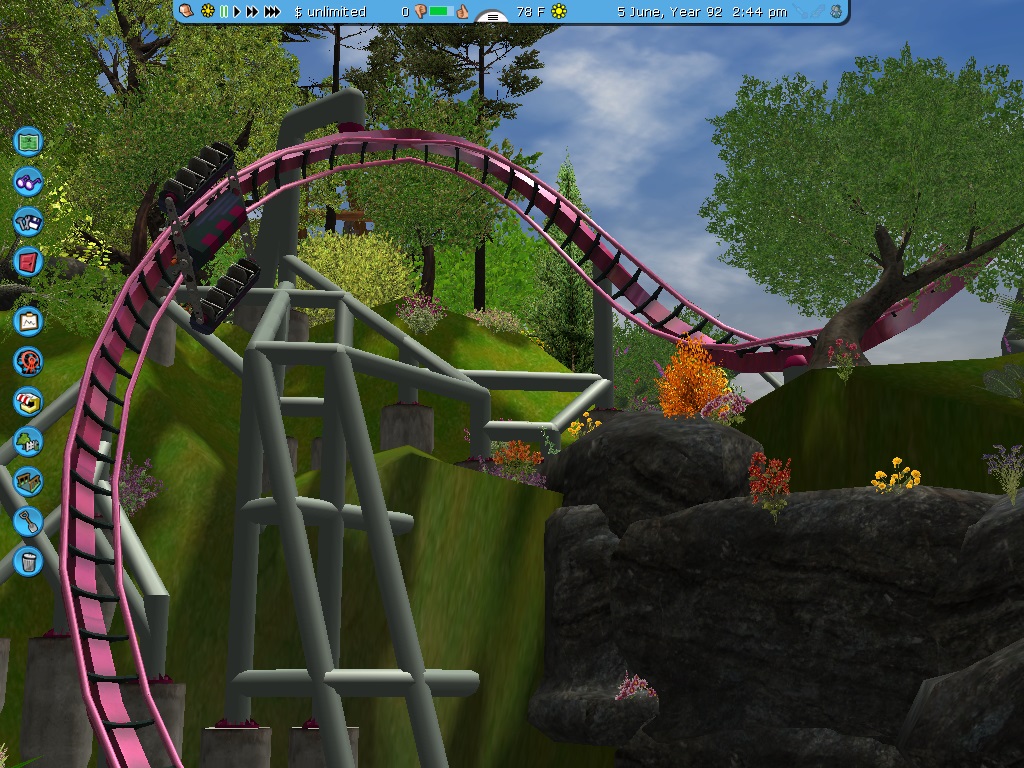The image size is (1024, 768).
Task: Expand the top bar pull-down handle
Action: (492, 17)
